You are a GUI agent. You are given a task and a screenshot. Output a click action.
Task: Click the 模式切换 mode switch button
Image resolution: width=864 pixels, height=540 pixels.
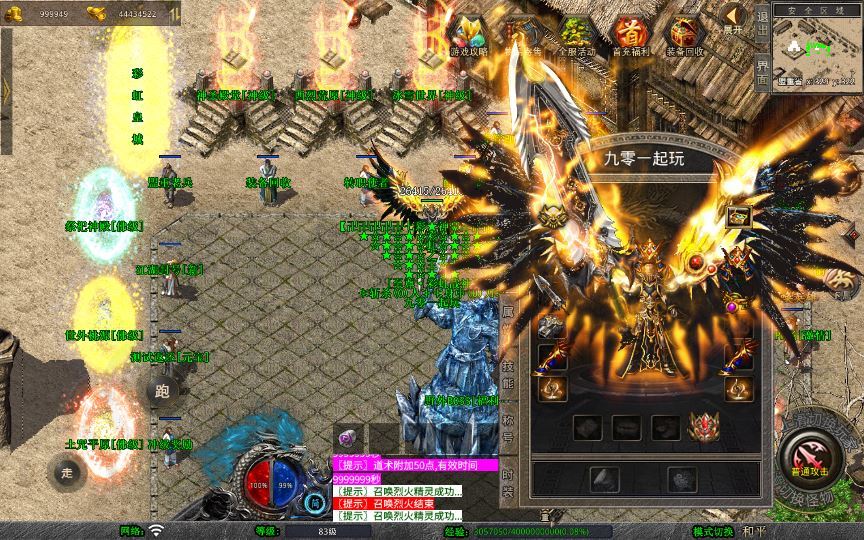click(713, 531)
